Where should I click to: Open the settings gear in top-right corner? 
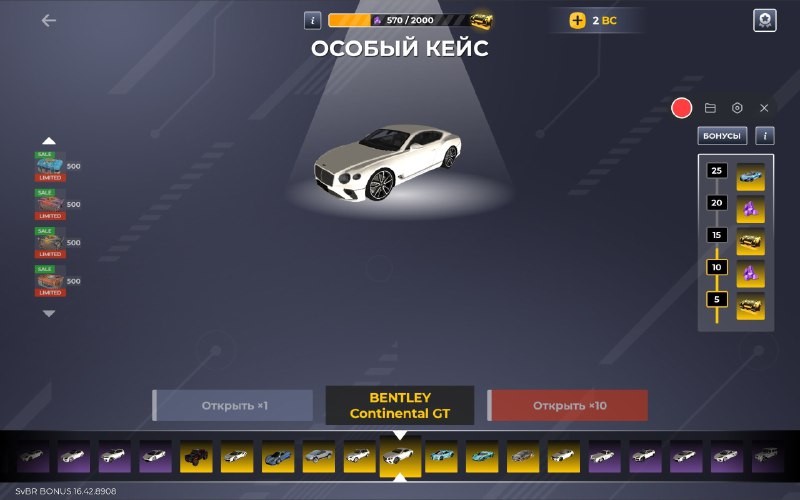(x=764, y=20)
